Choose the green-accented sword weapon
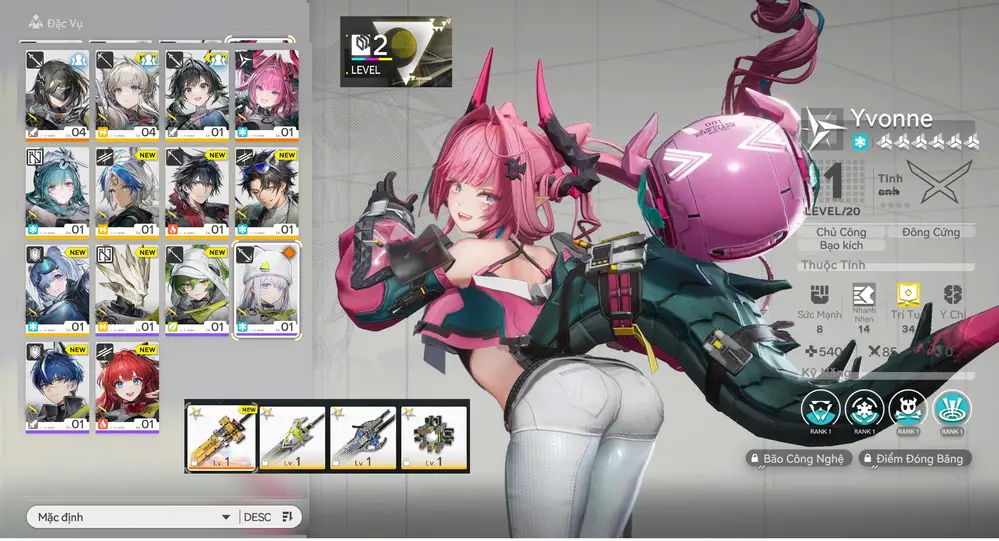This screenshot has height=541, width=999. point(292,436)
